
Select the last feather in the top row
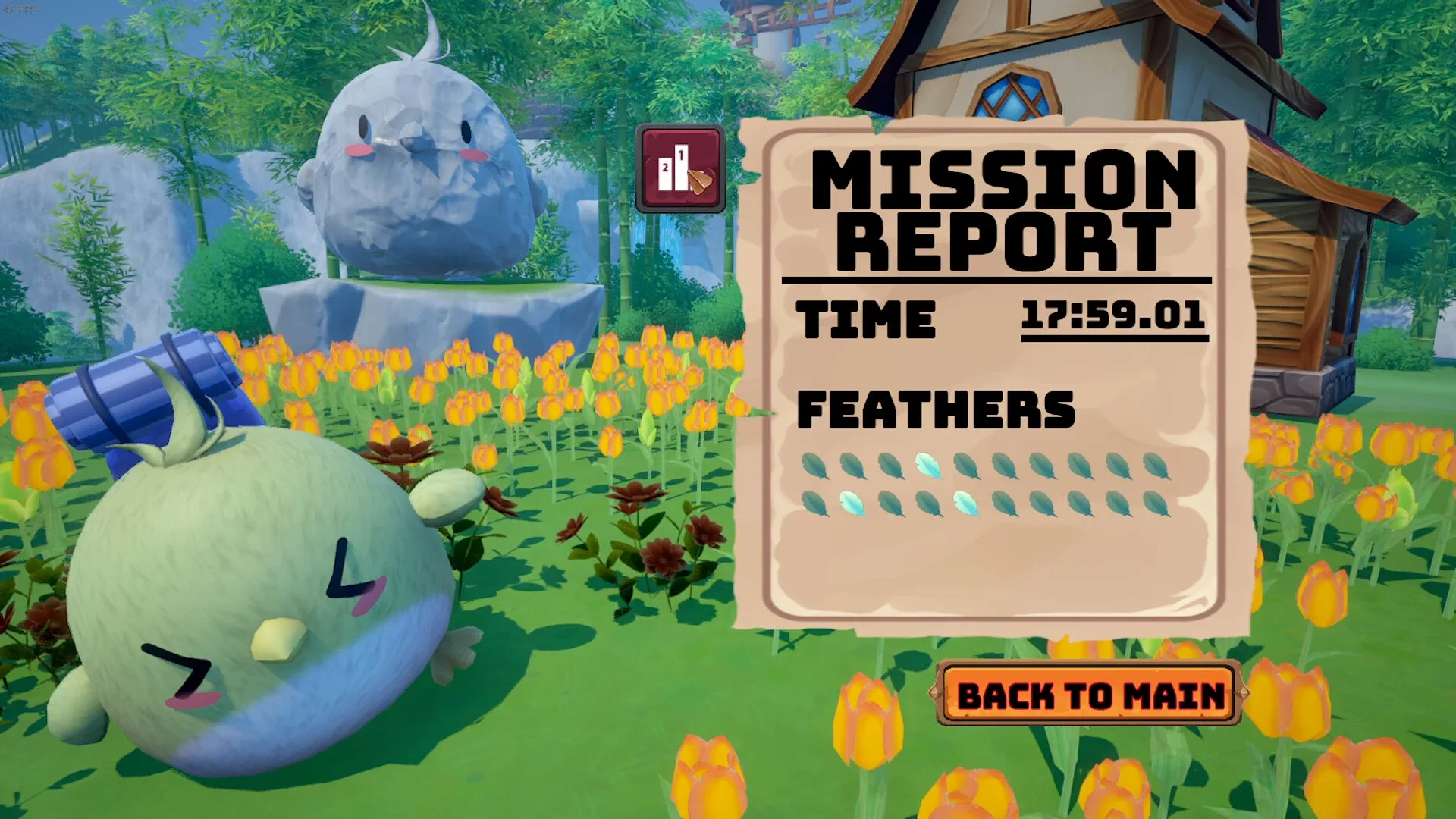coord(1154,465)
